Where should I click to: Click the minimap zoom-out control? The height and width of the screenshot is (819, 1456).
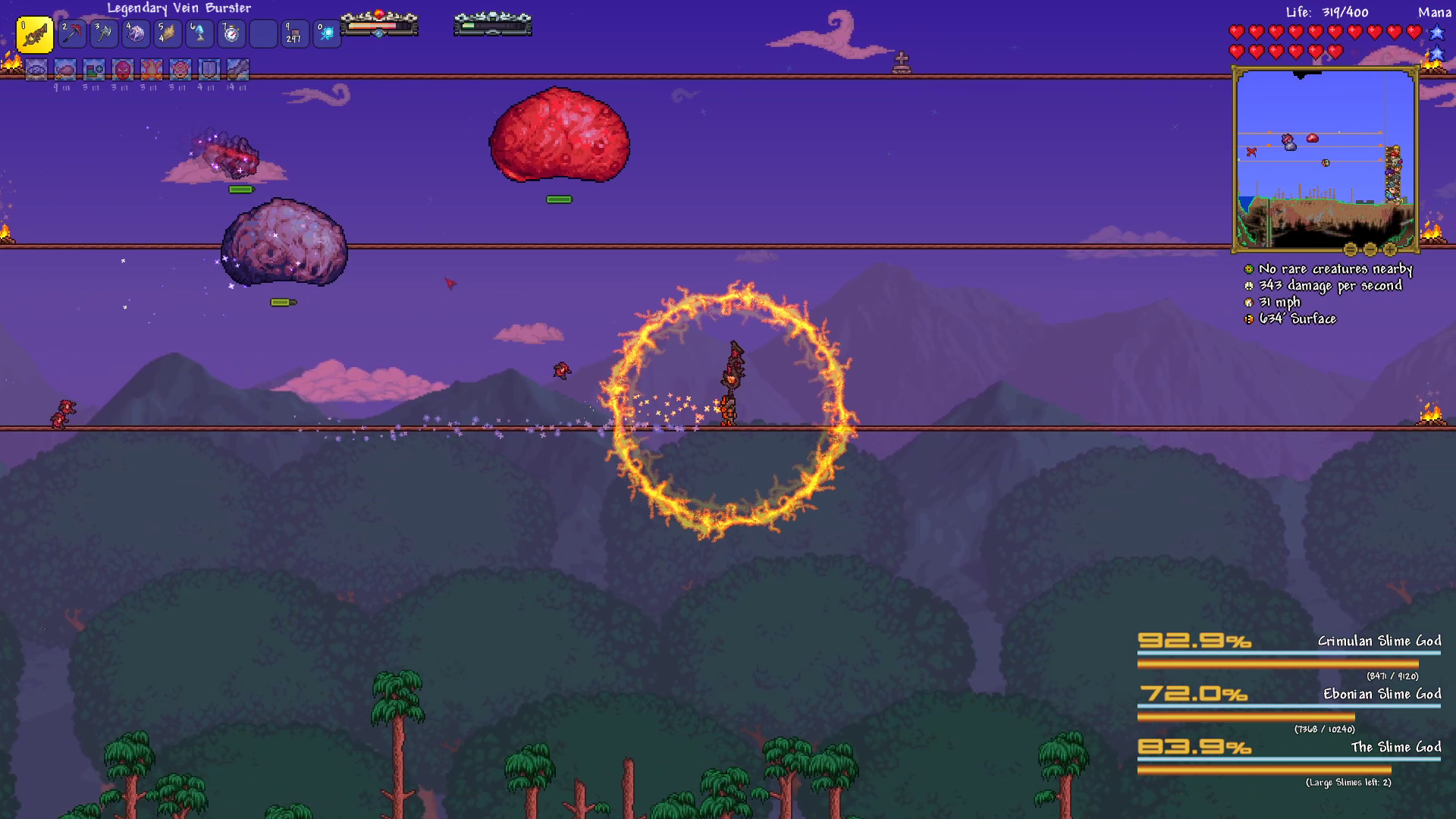[x=1370, y=250]
